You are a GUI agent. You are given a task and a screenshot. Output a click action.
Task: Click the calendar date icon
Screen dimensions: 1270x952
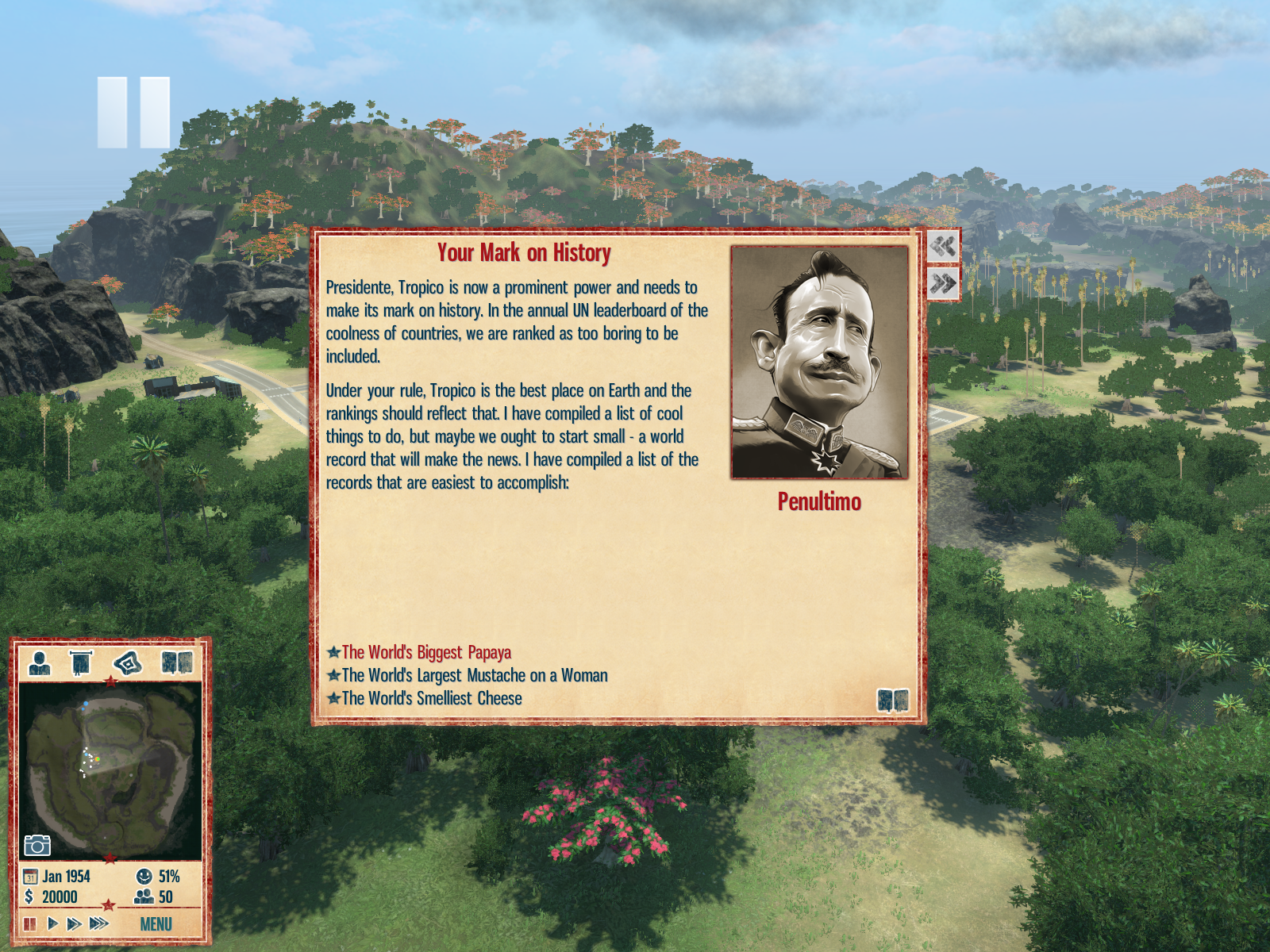coord(30,877)
